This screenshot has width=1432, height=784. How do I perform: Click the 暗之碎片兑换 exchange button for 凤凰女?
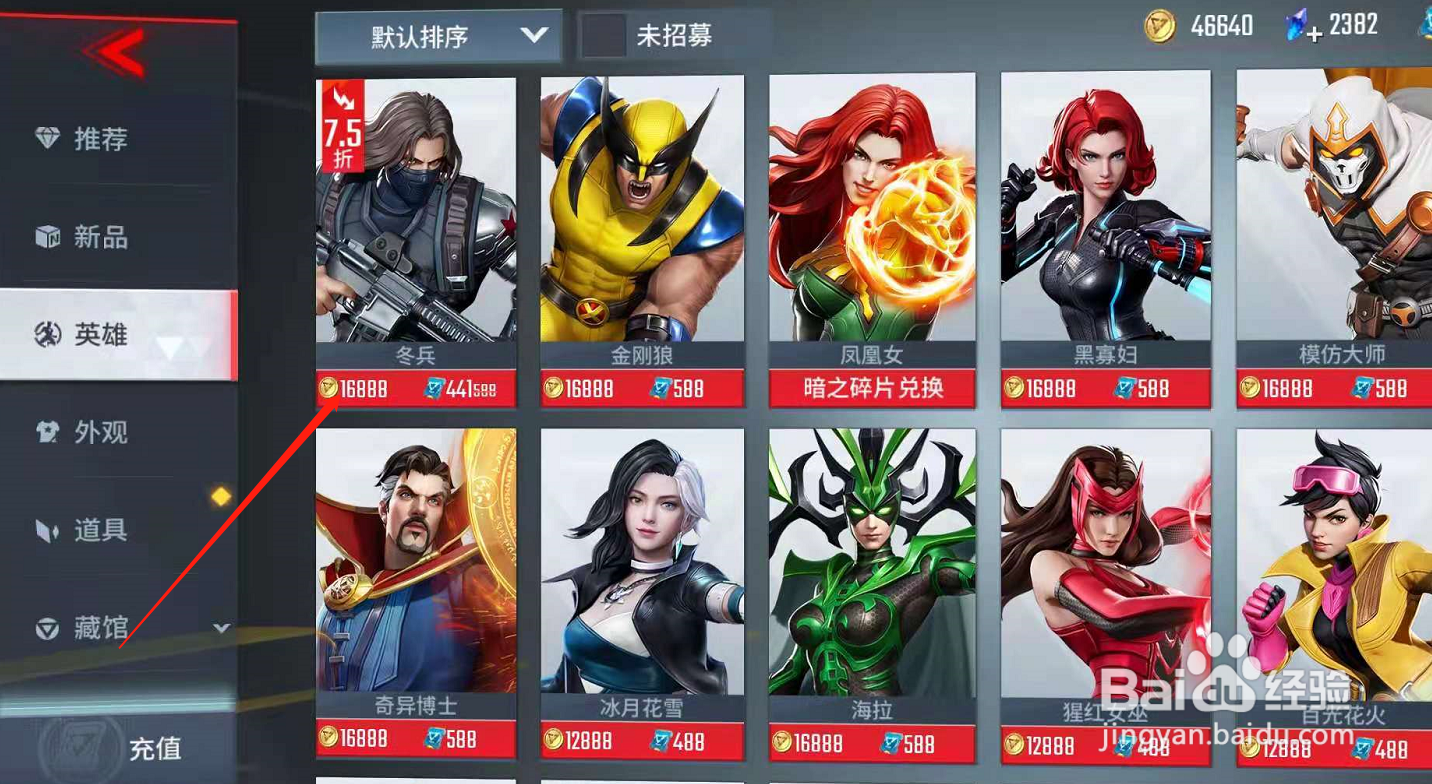(x=871, y=388)
